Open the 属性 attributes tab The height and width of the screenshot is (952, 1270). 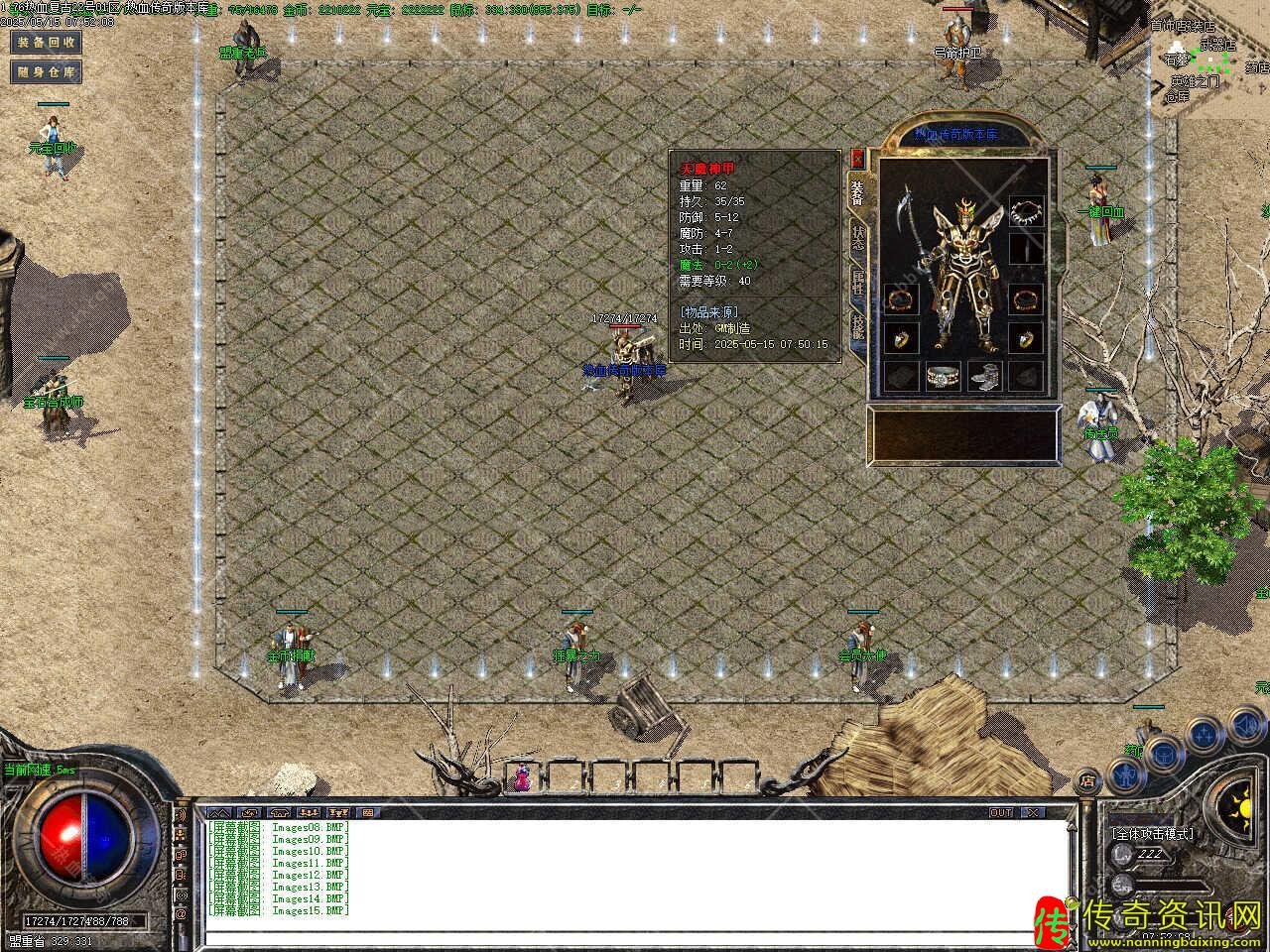coord(857,282)
